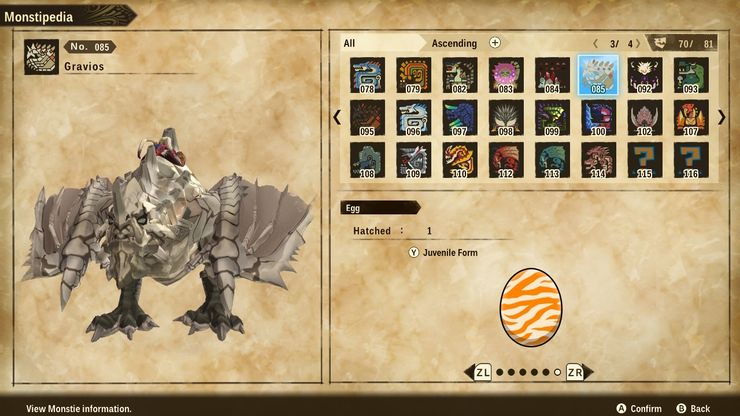
Task: Pick monster entry number 096
Action: tap(413, 117)
